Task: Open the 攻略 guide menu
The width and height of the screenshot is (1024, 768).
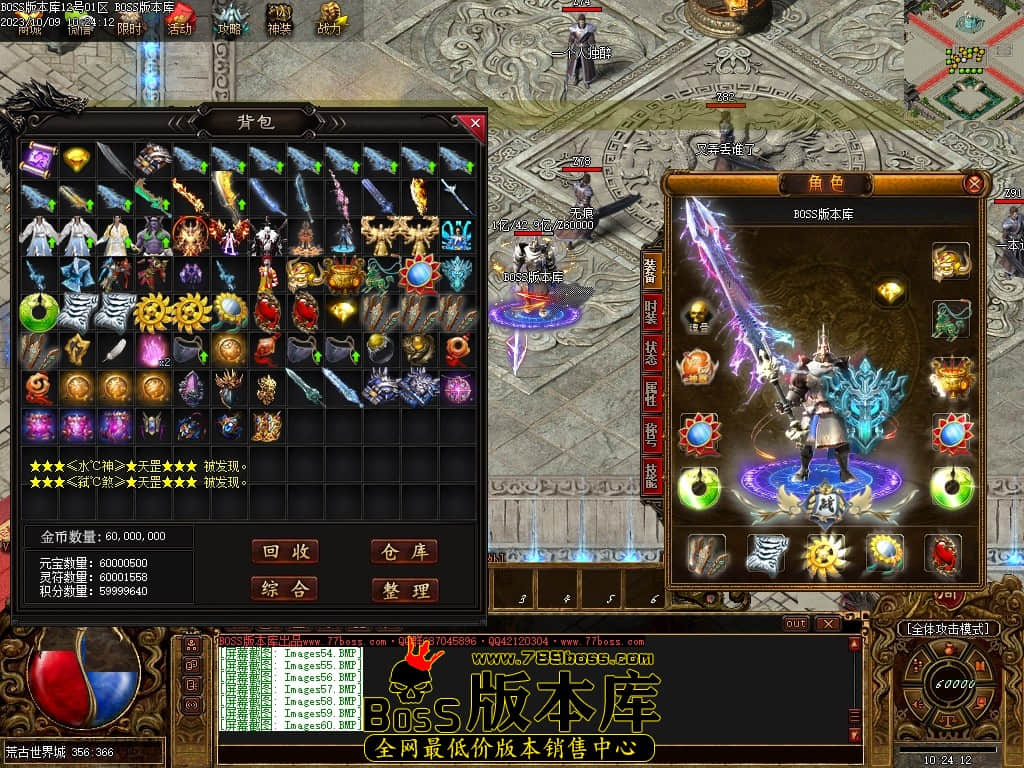Action: point(230,19)
